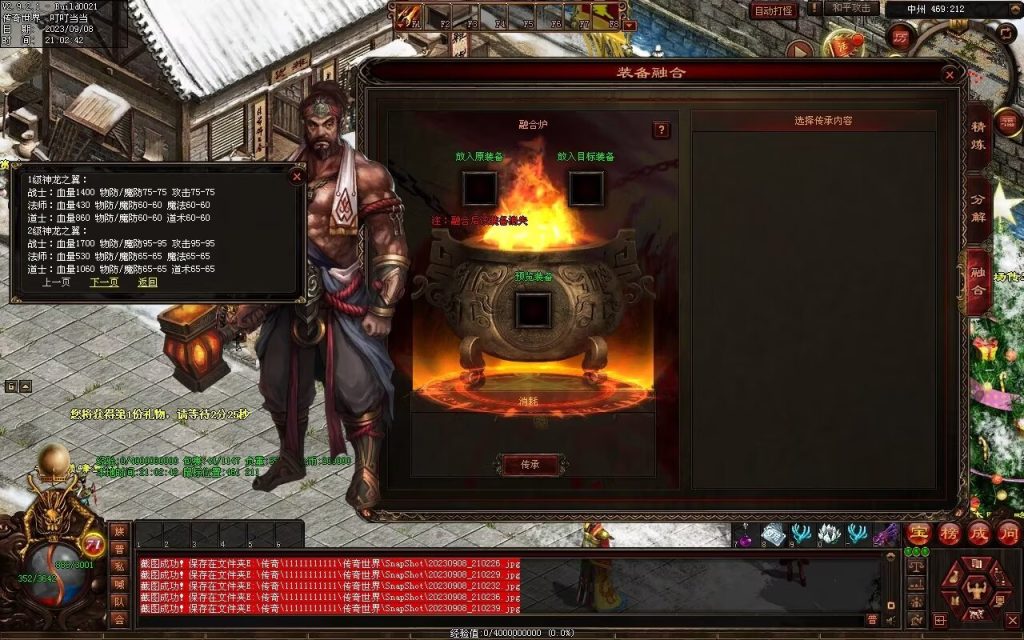Switch to the 精炼 refine tab

[x=978, y=142]
